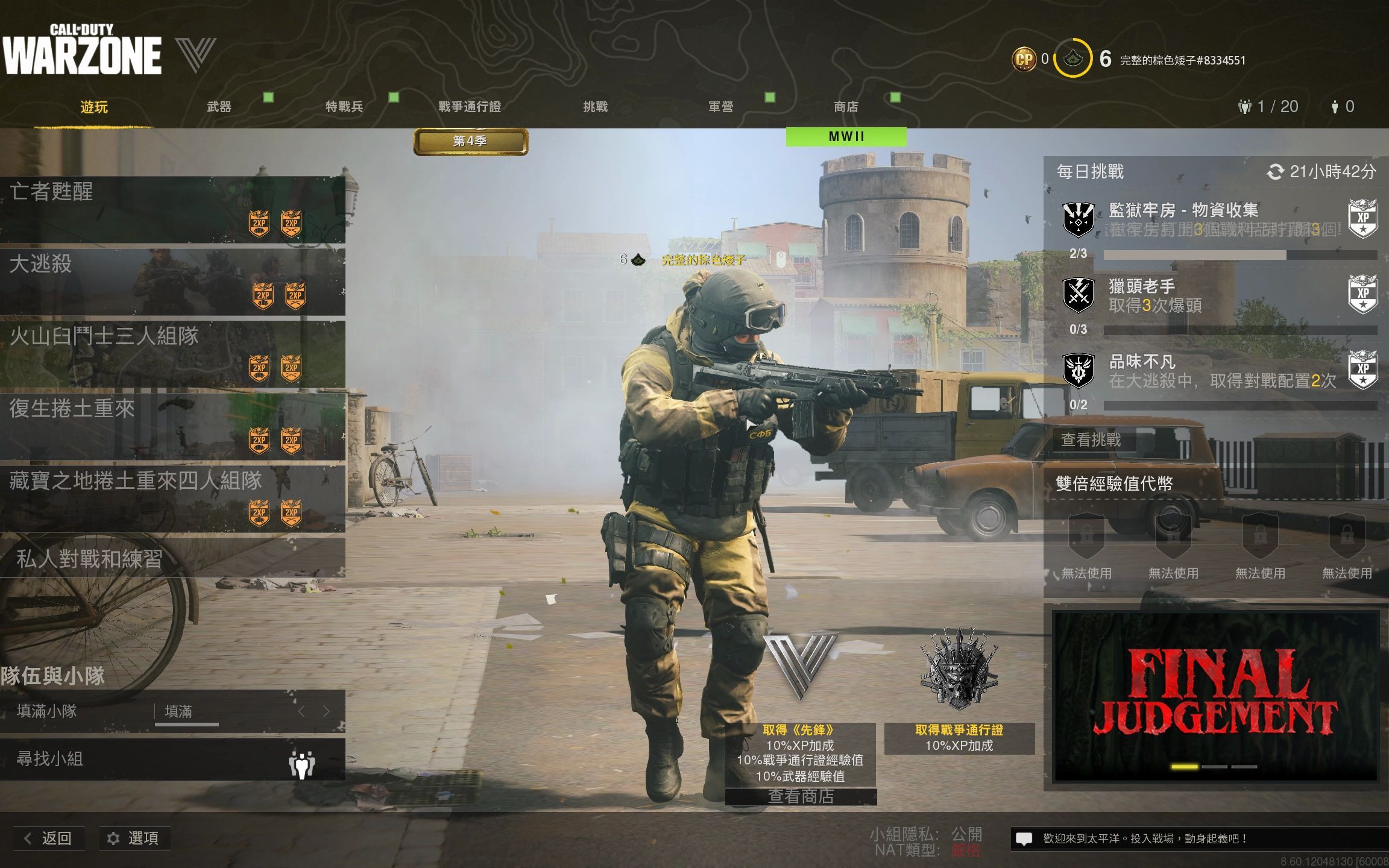Screen dimensions: 1389x868
Task: Select the 大逃殺 mode
Action: [172, 281]
